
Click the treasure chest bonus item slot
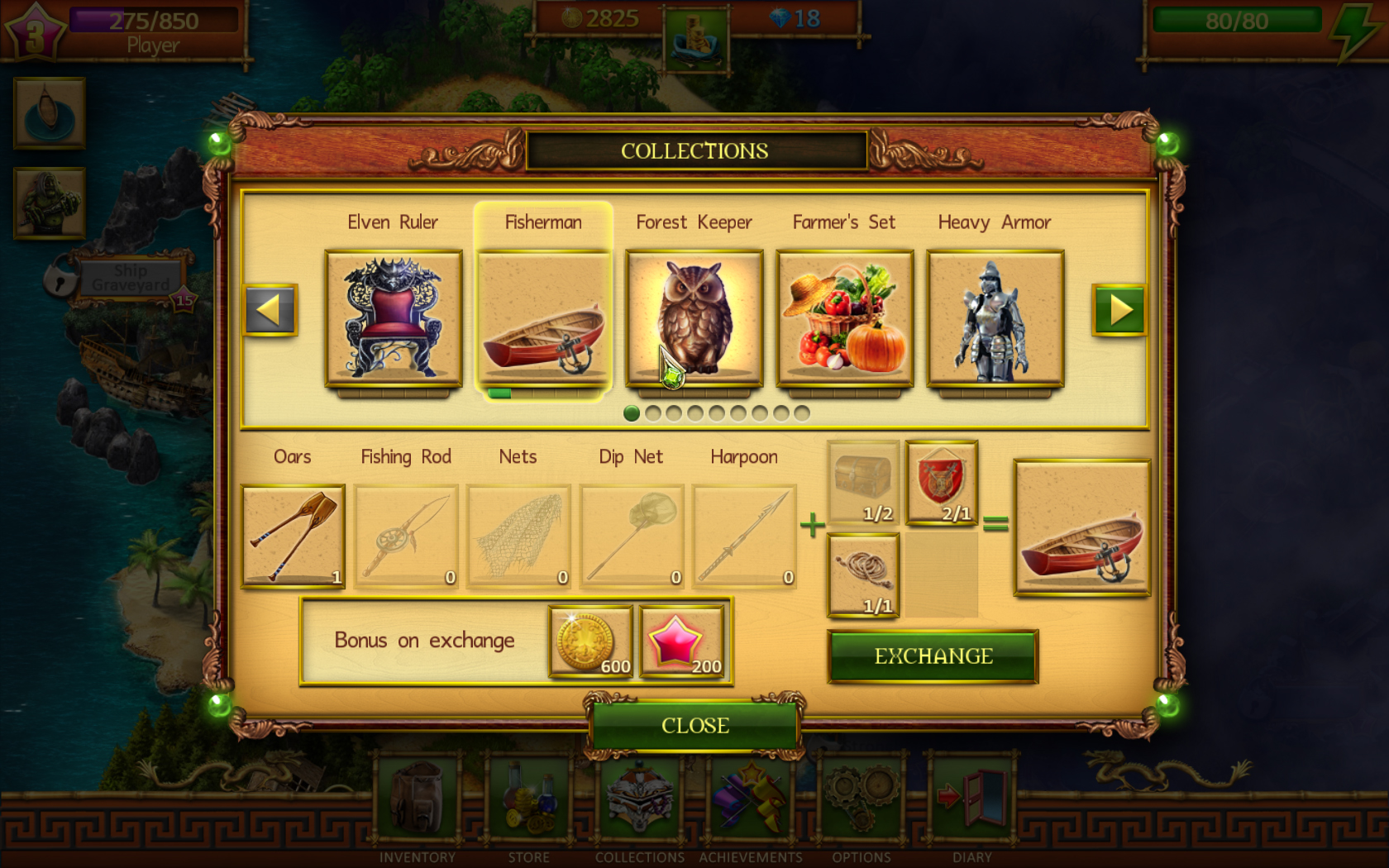862,481
